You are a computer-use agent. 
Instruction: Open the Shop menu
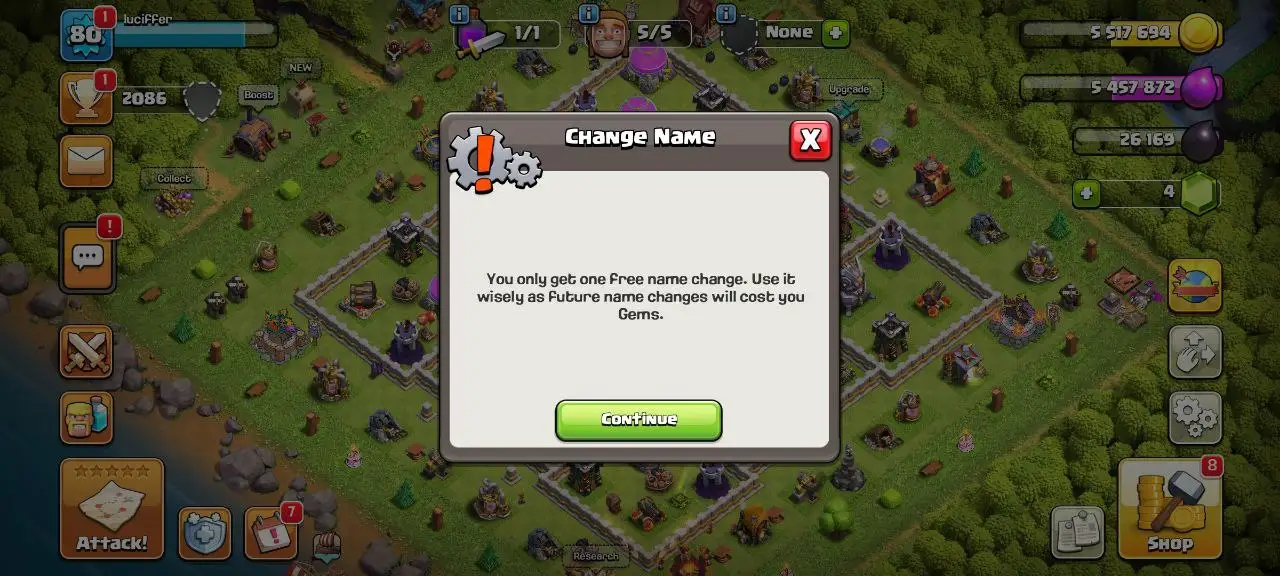[1170, 508]
